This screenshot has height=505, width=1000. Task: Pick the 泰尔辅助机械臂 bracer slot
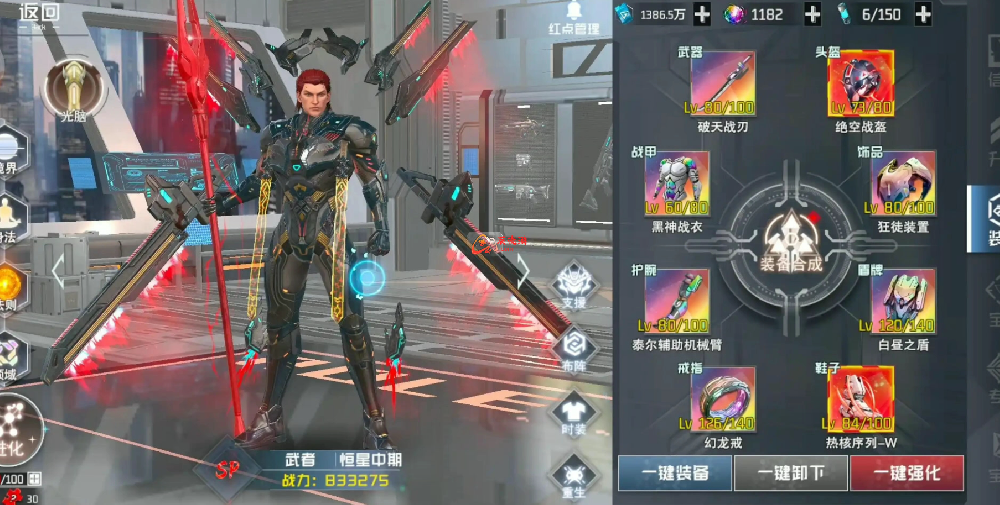pos(677,301)
